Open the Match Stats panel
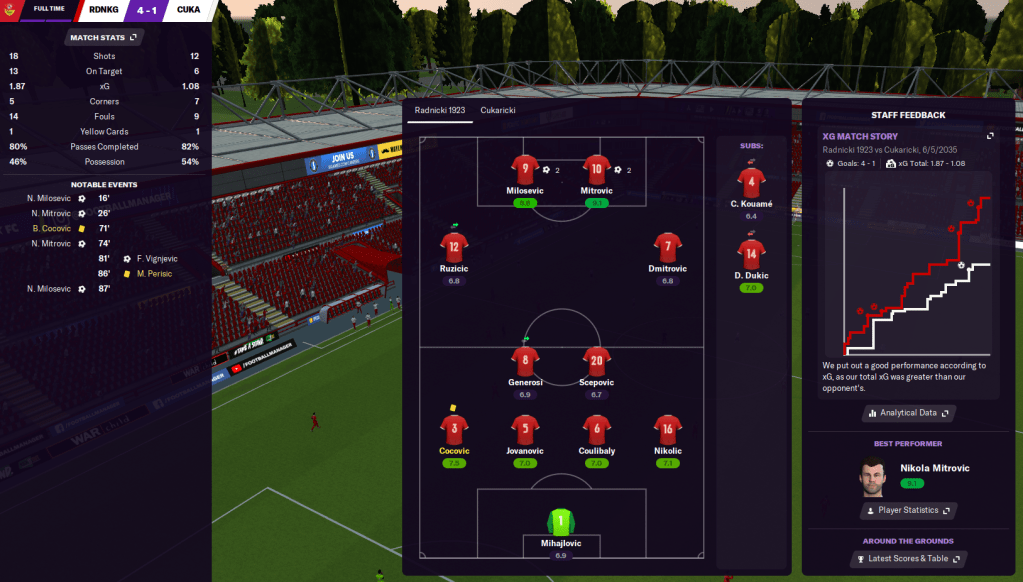Screen dimensions: 1023x582 (x=104, y=37)
